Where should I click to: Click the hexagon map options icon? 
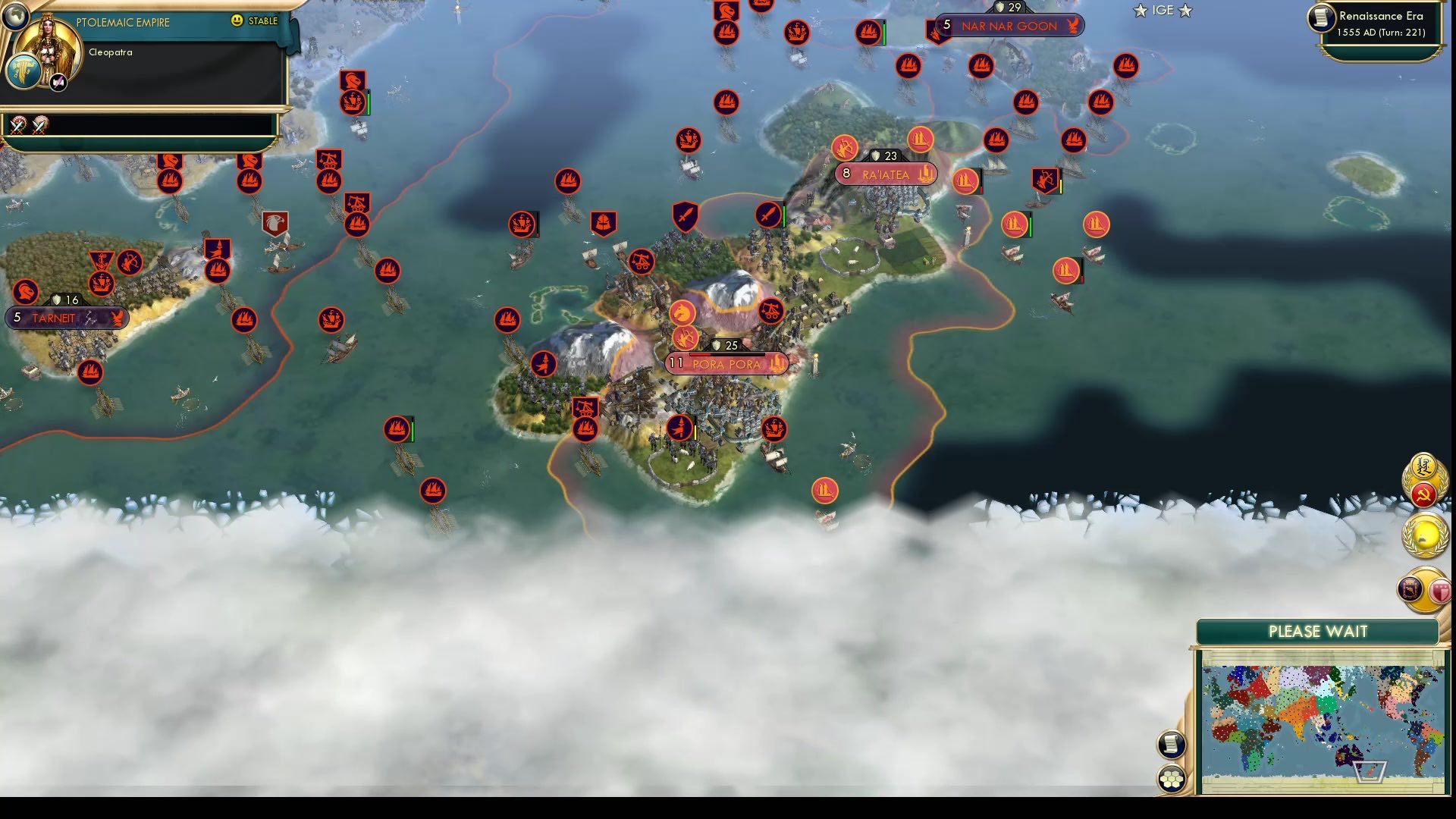click(x=1171, y=777)
